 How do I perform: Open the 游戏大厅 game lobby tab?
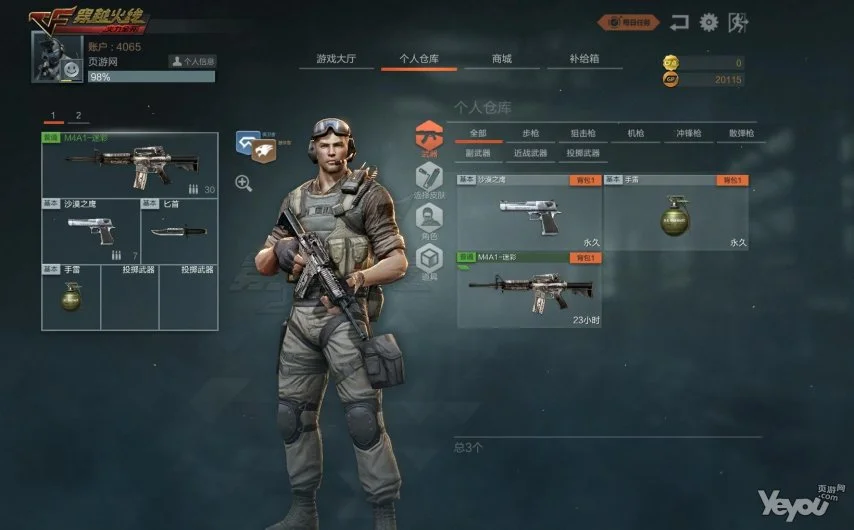(337, 59)
